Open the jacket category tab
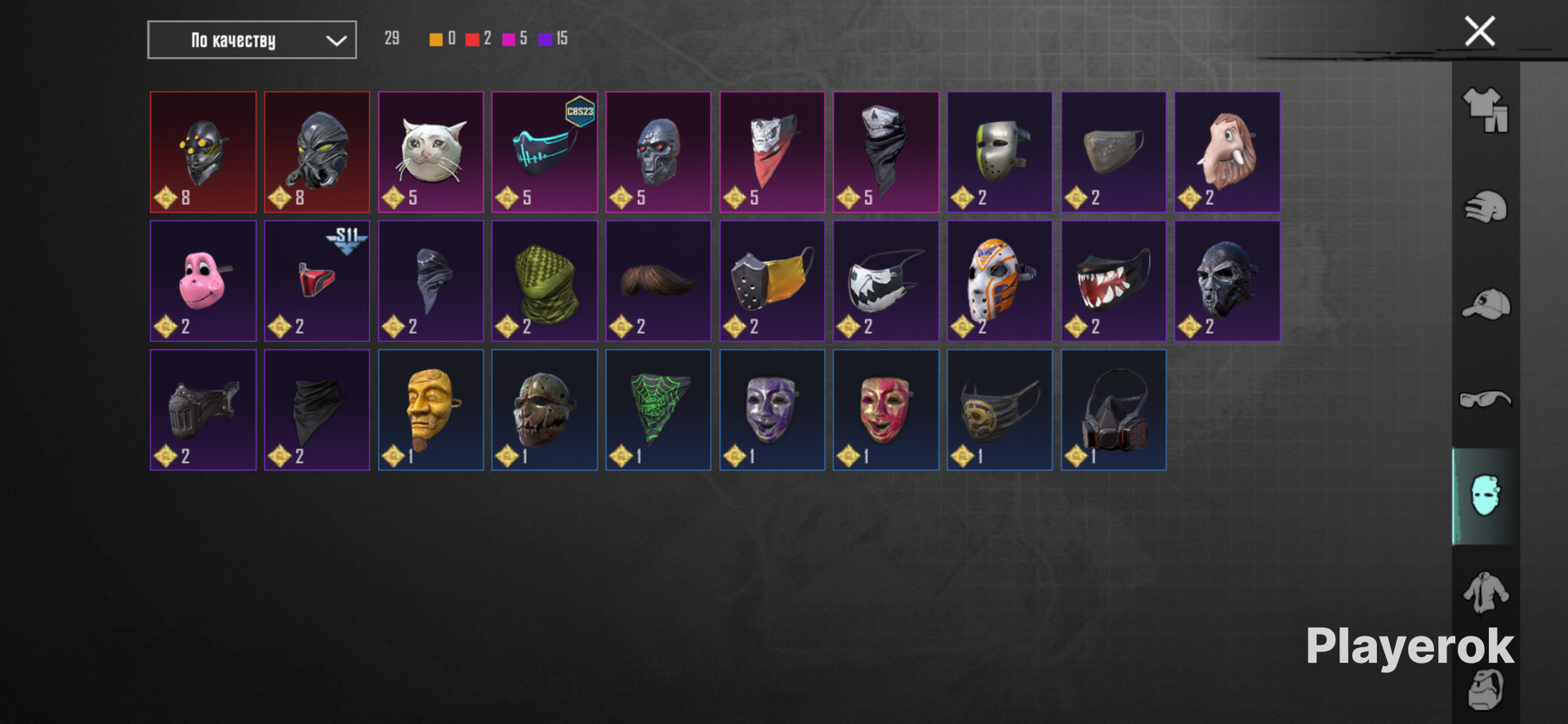Image resolution: width=1568 pixels, height=724 pixels. tap(1486, 592)
